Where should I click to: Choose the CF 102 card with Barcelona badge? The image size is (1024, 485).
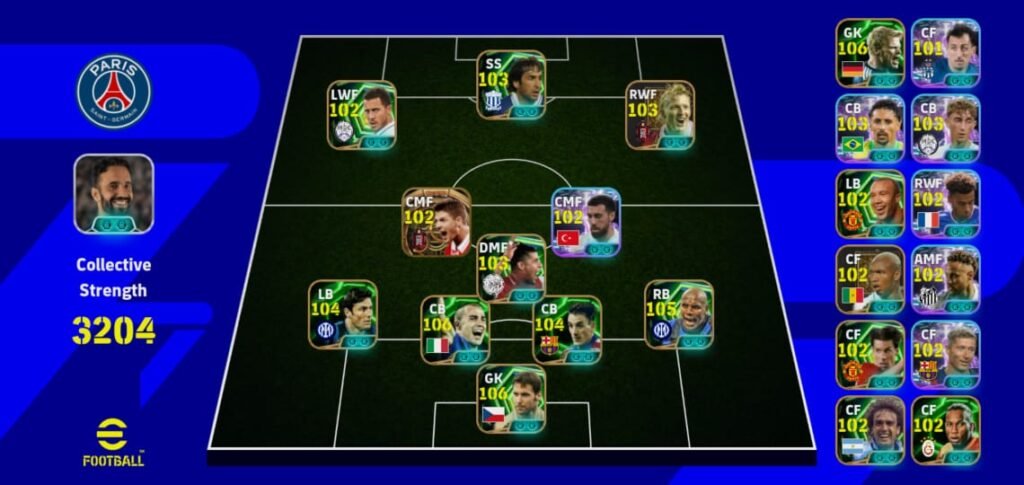click(x=945, y=354)
